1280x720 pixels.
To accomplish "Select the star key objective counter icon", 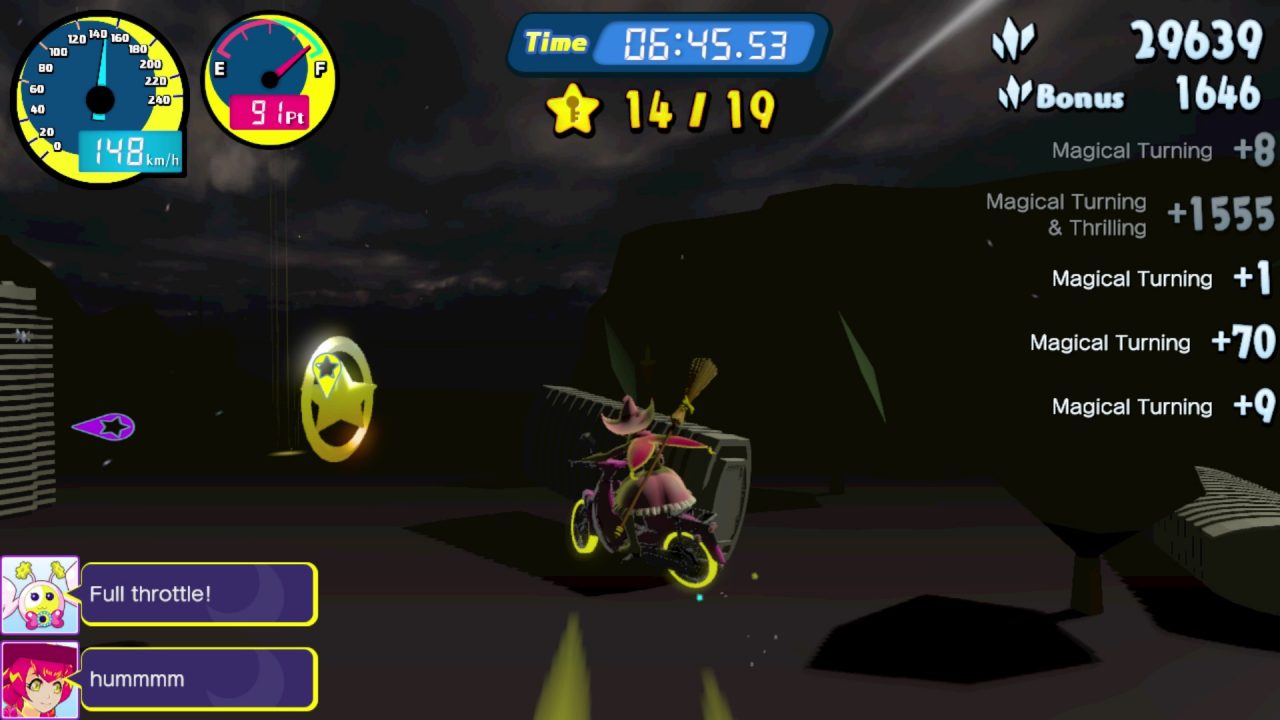I will coord(573,109).
